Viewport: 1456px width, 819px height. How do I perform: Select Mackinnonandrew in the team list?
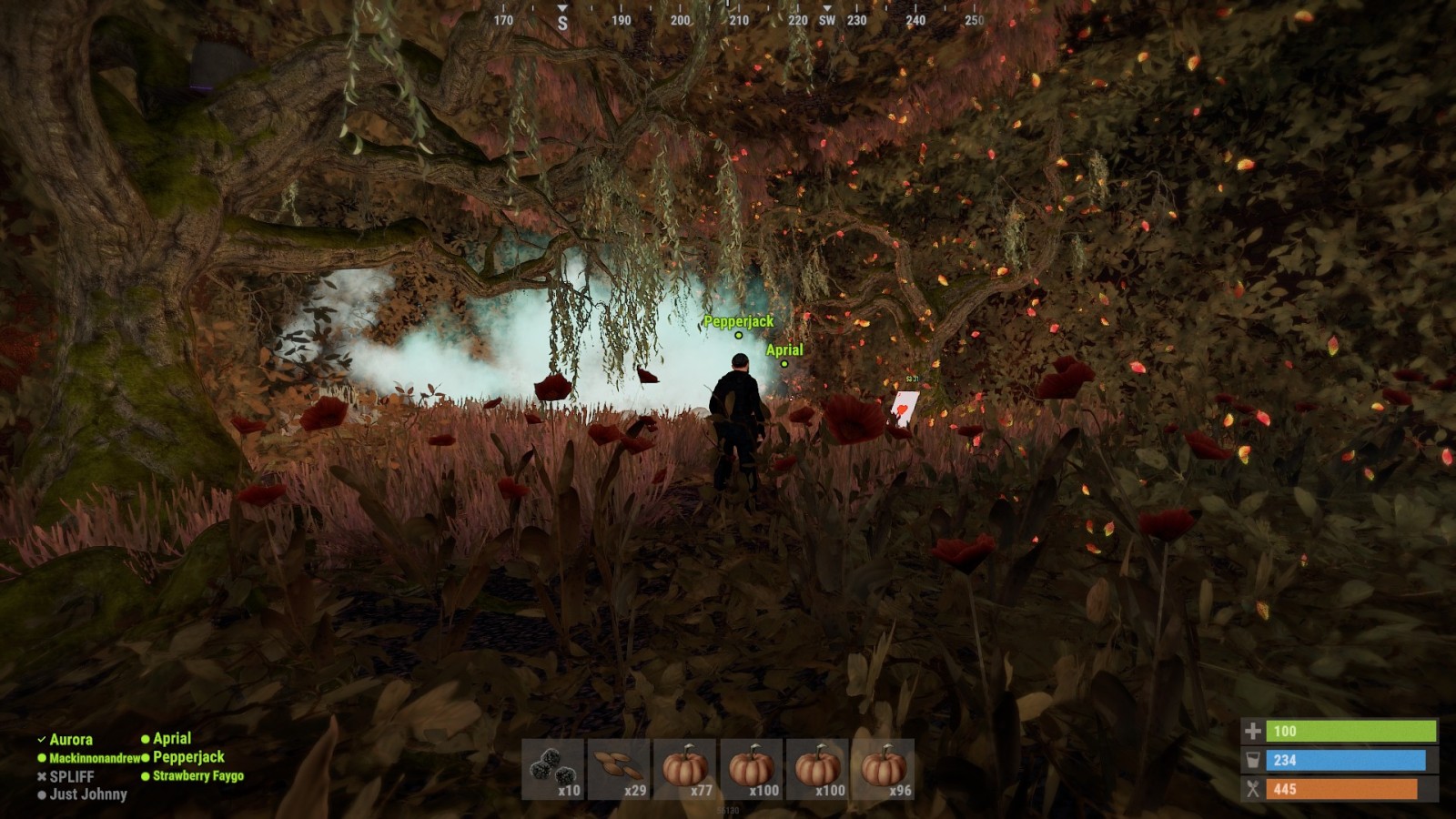(94, 758)
